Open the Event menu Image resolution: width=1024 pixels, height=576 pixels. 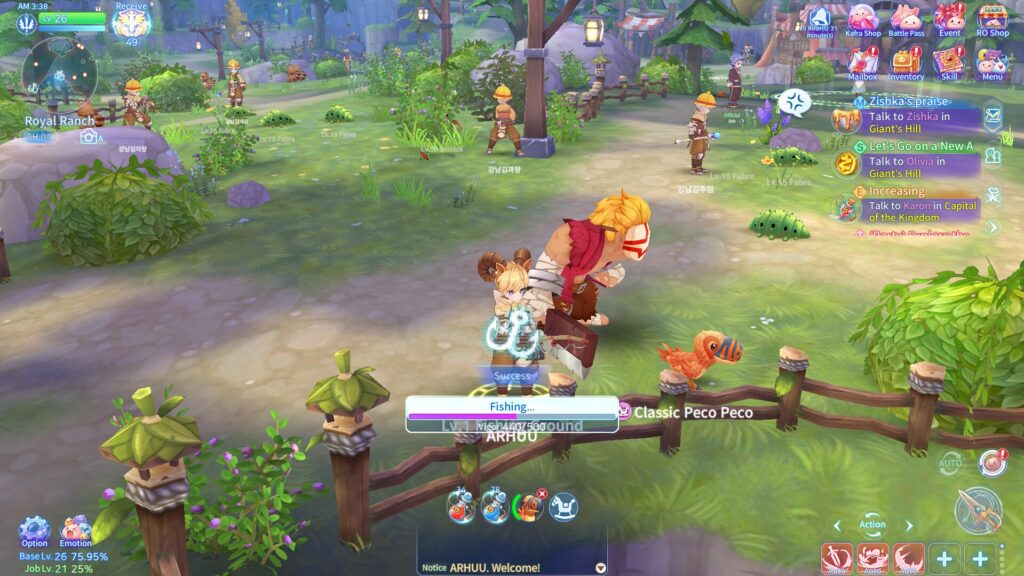tap(950, 19)
